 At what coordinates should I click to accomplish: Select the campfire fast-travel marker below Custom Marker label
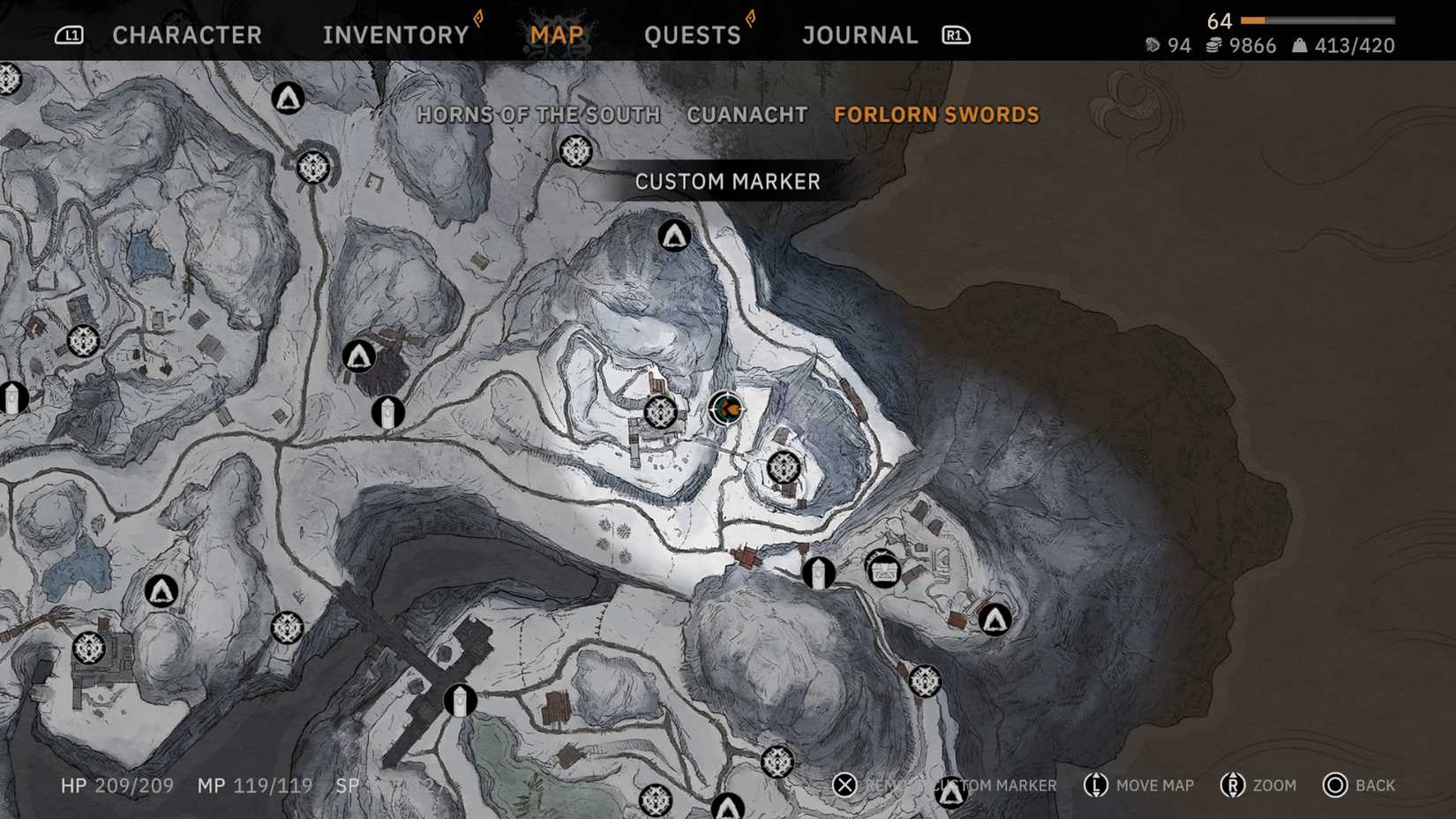tap(674, 237)
